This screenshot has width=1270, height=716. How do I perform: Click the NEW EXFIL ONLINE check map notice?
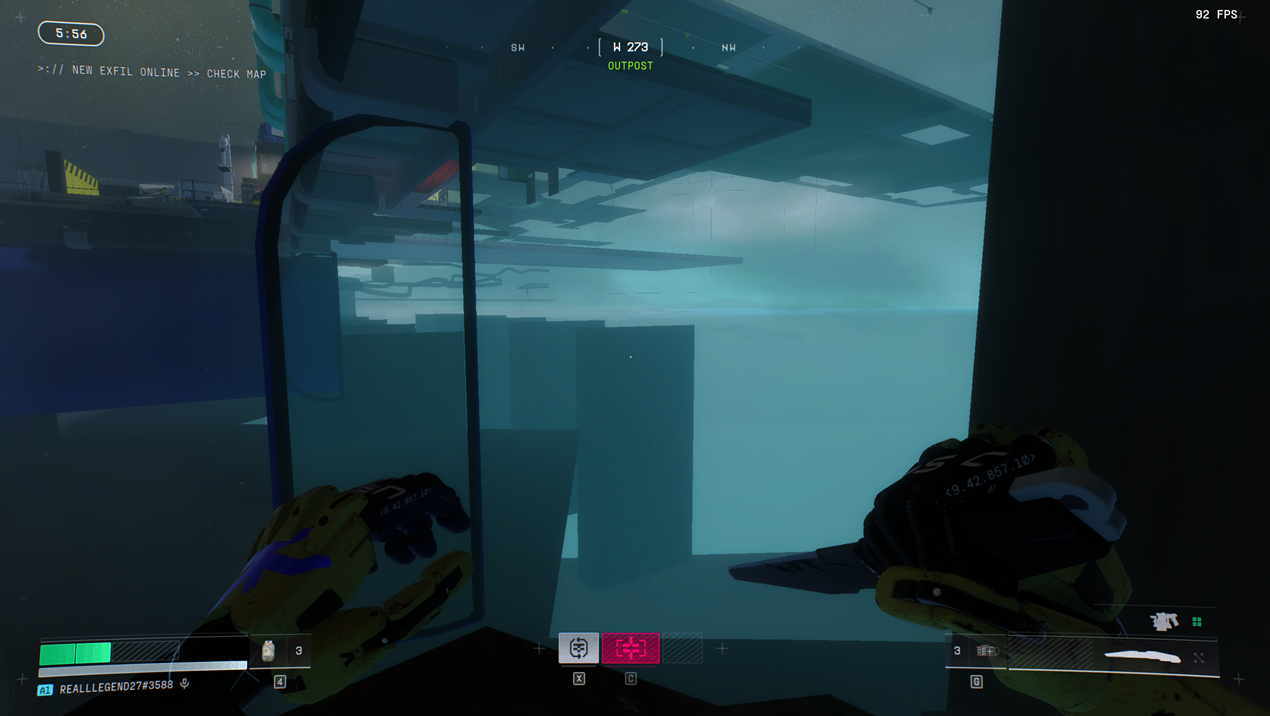point(152,73)
